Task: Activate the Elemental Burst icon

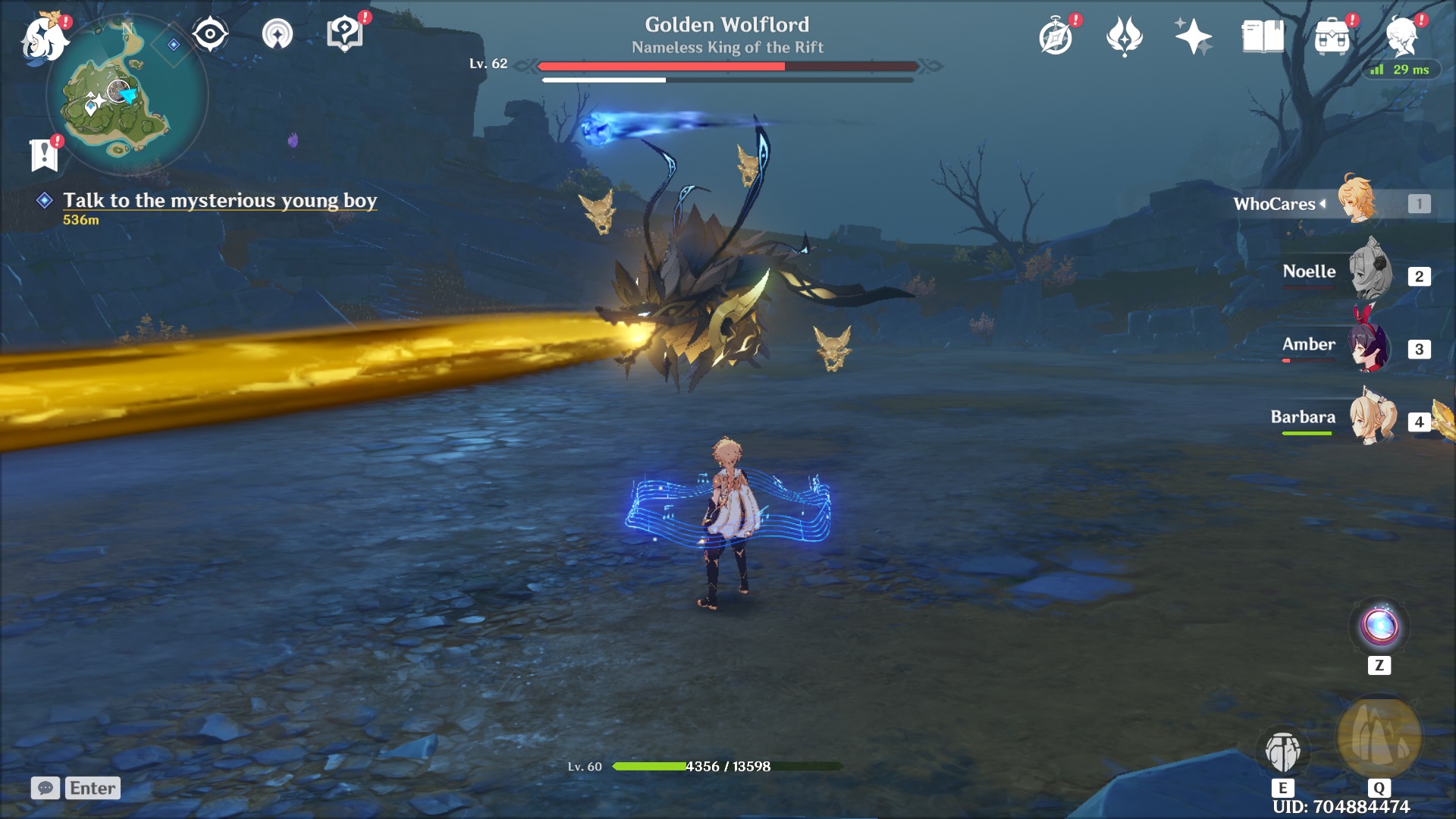Action: point(1379,737)
